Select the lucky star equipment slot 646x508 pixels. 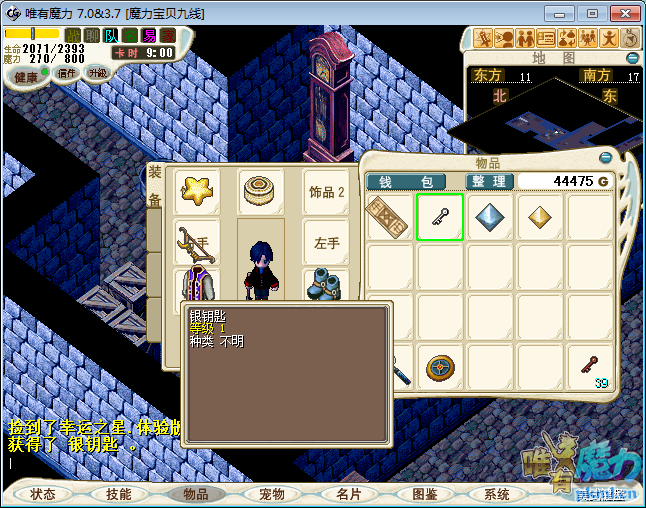pyautogui.click(x=197, y=188)
